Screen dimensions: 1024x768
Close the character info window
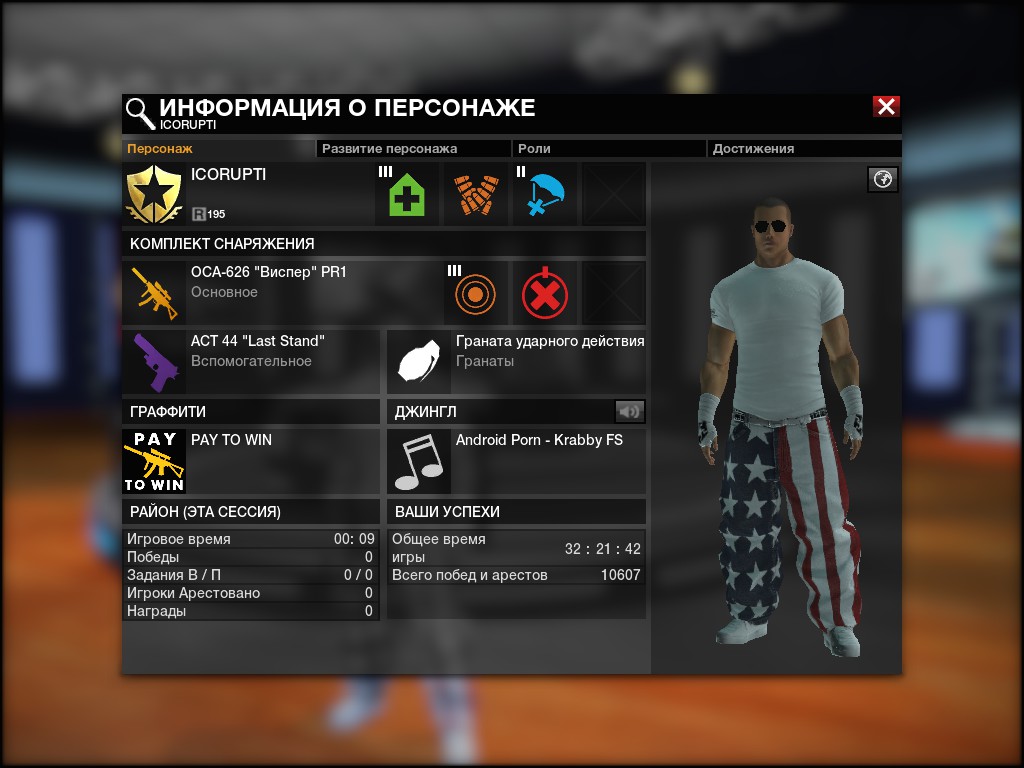[886, 107]
